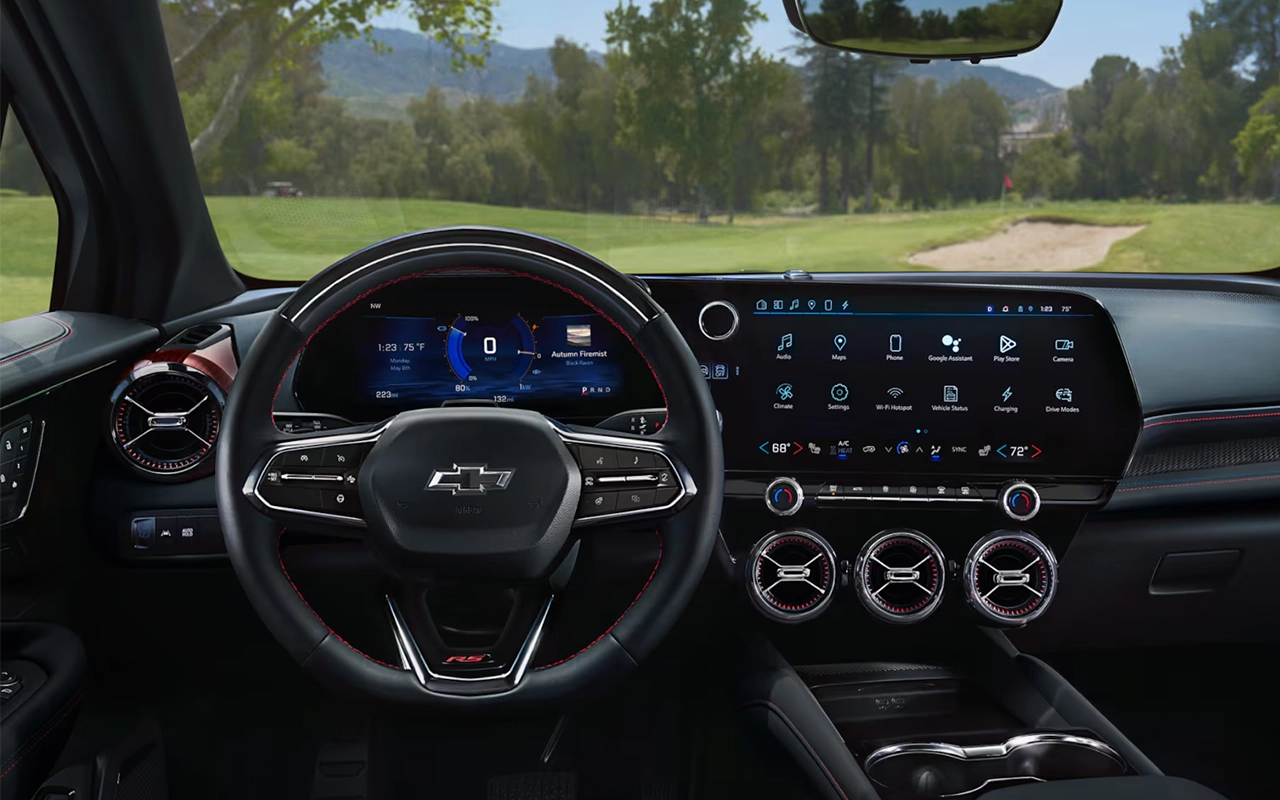The image size is (1280, 800).
Task: Open Settings with the gear icon
Action: click(x=839, y=393)
